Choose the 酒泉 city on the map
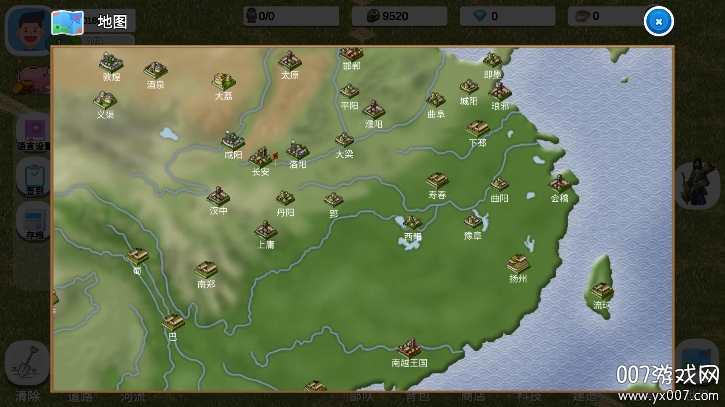The height and width of the screenshot is (407, 725). point(155,71)
